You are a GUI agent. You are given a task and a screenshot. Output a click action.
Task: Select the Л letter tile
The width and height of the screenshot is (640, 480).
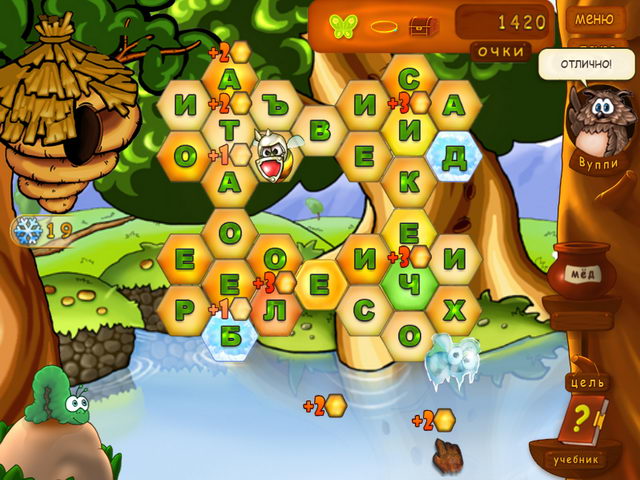click(275, 310)
